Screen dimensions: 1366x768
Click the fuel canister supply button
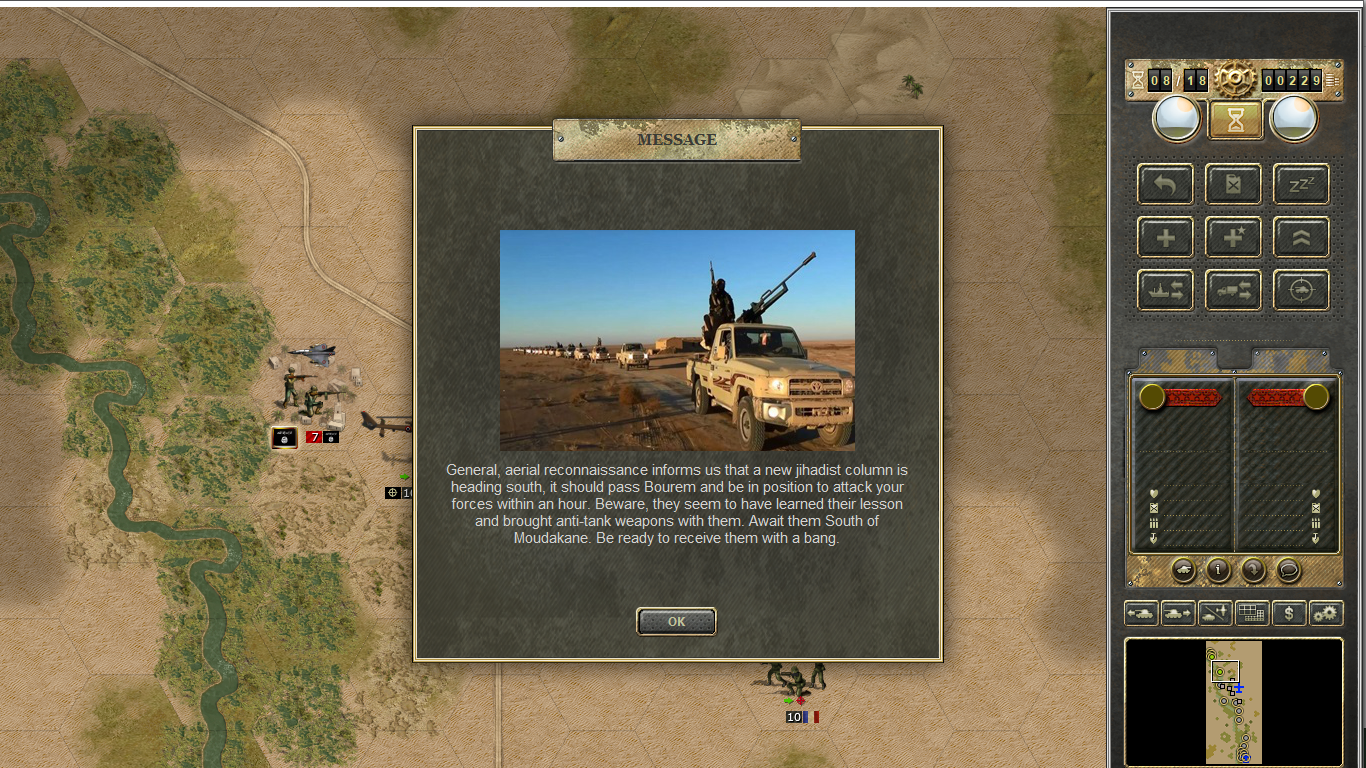[x=1233, y=184]
